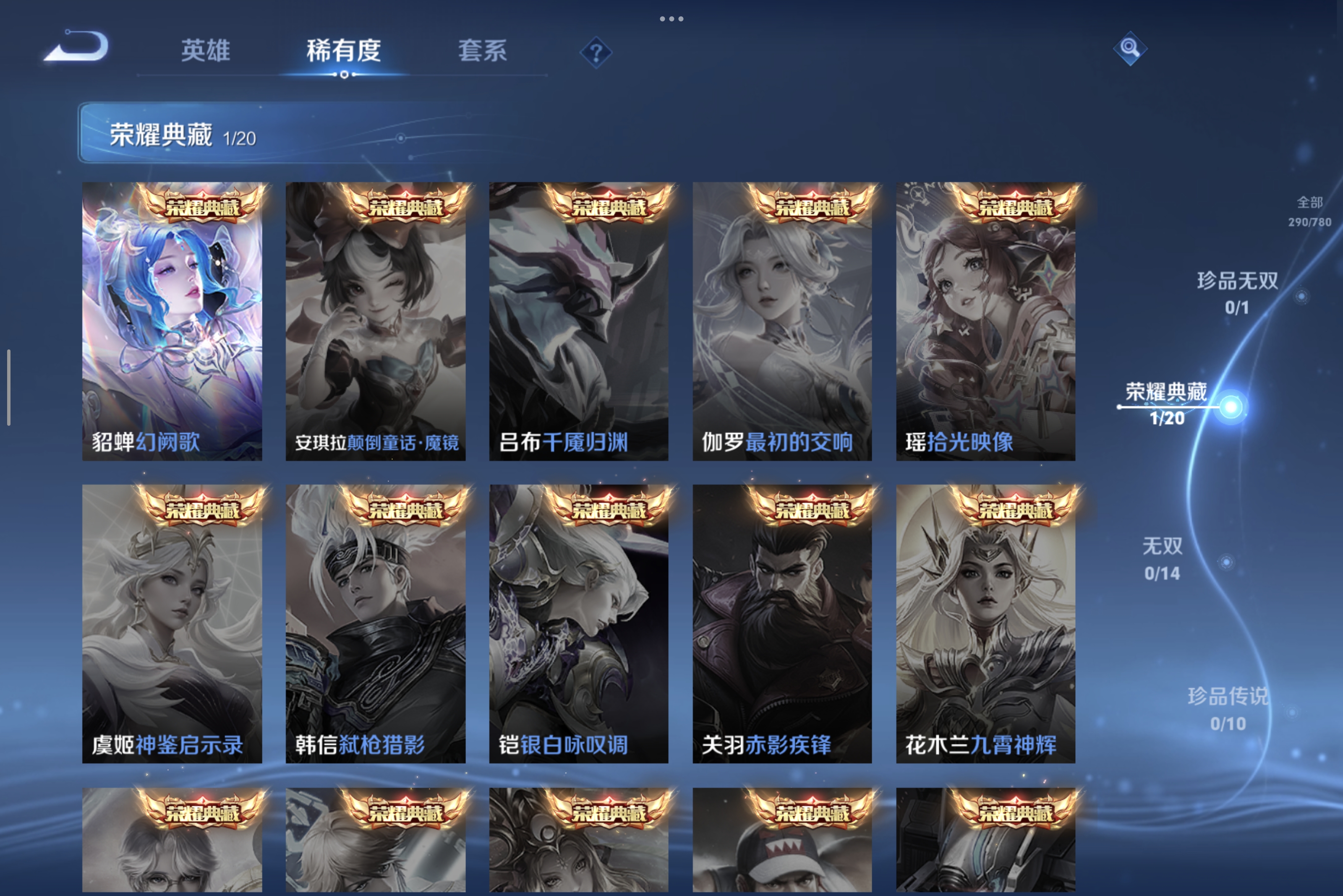Open help via the question mark icon

pos(596,54)
